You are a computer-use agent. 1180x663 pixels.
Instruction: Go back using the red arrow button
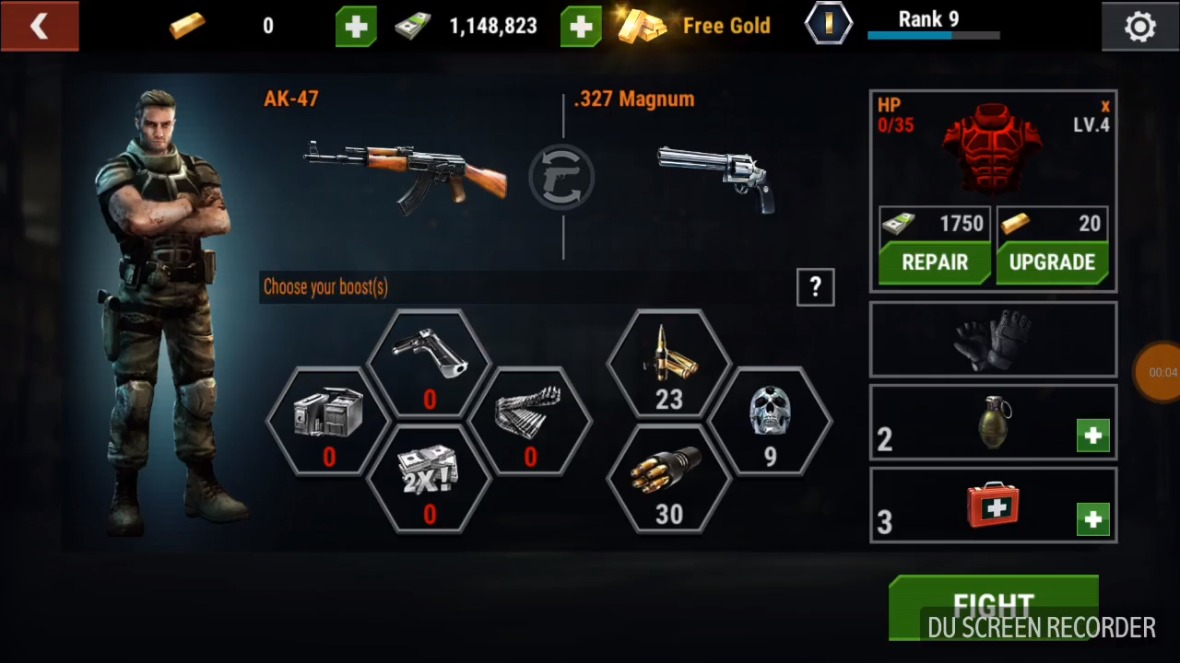[39, 26]
